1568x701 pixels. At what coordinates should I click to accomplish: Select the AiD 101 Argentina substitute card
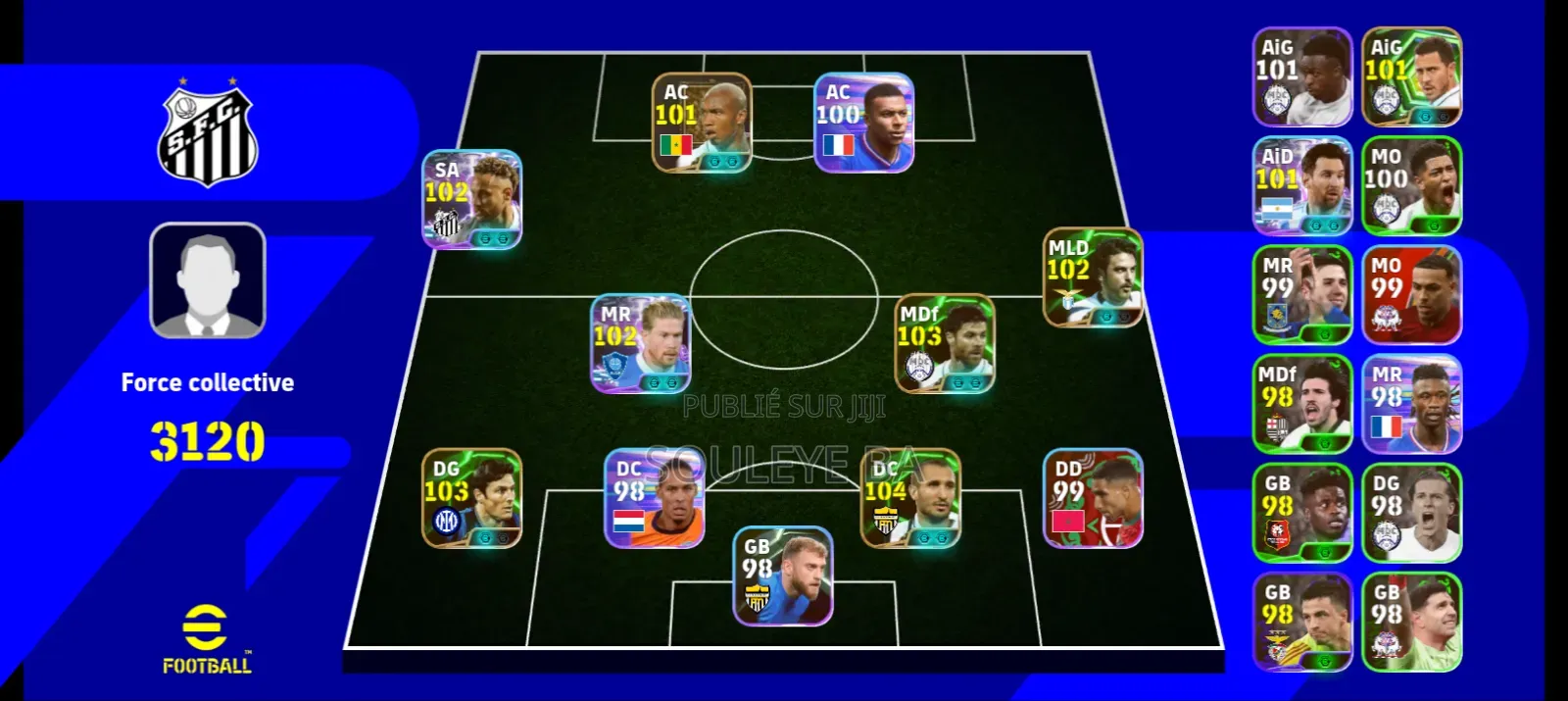coord(1302,186)
